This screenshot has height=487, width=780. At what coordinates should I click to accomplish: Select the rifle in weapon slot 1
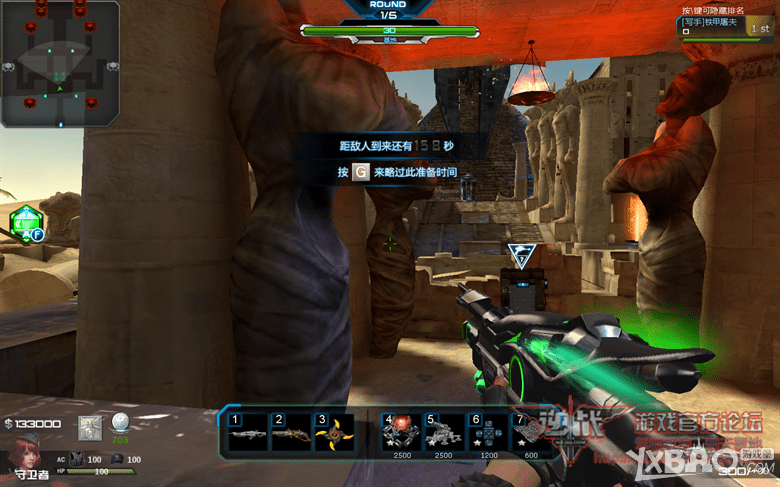coord(248,432)
